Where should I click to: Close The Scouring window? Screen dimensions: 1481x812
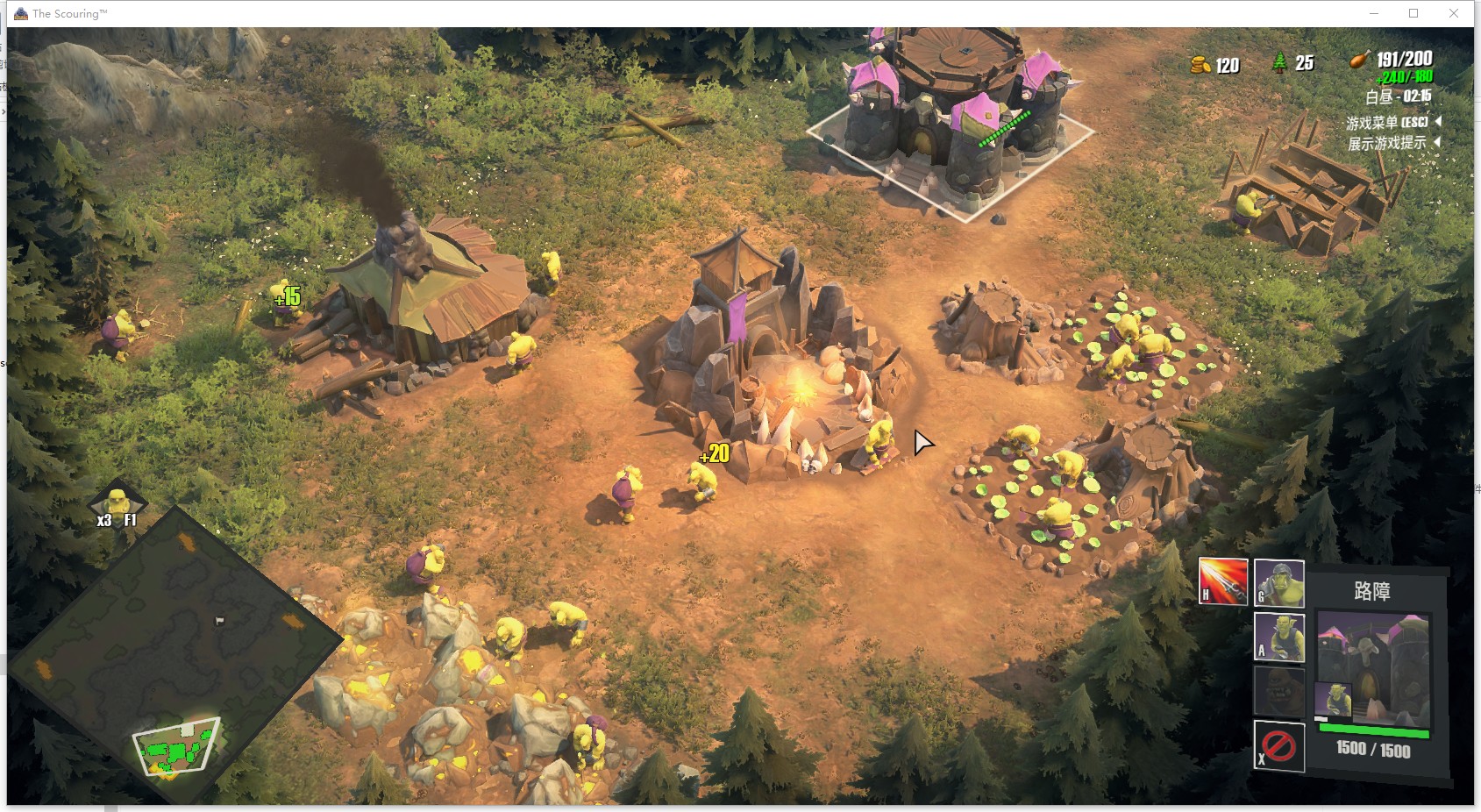1454,13
